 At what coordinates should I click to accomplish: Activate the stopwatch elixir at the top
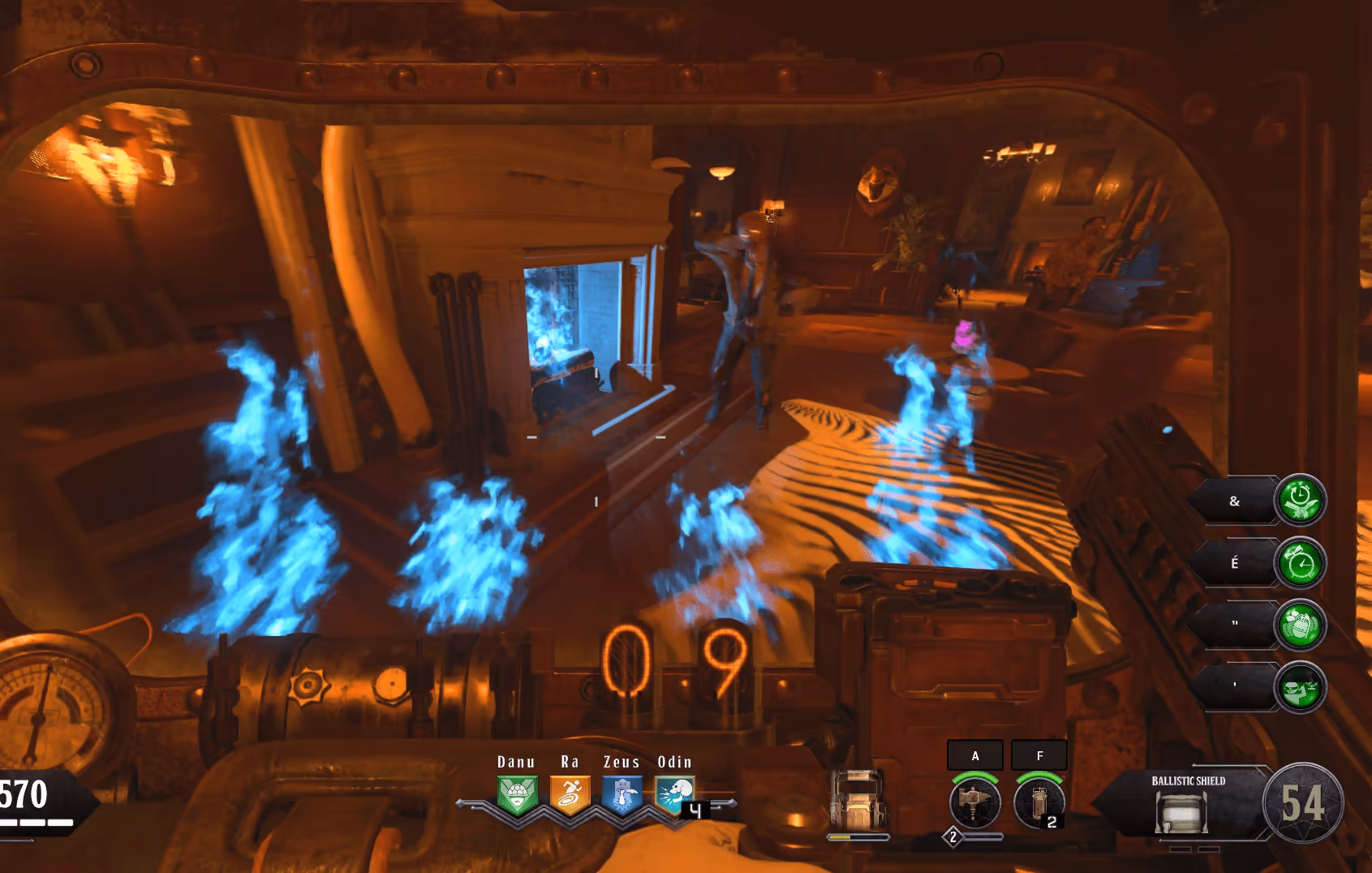(1300, 500)
